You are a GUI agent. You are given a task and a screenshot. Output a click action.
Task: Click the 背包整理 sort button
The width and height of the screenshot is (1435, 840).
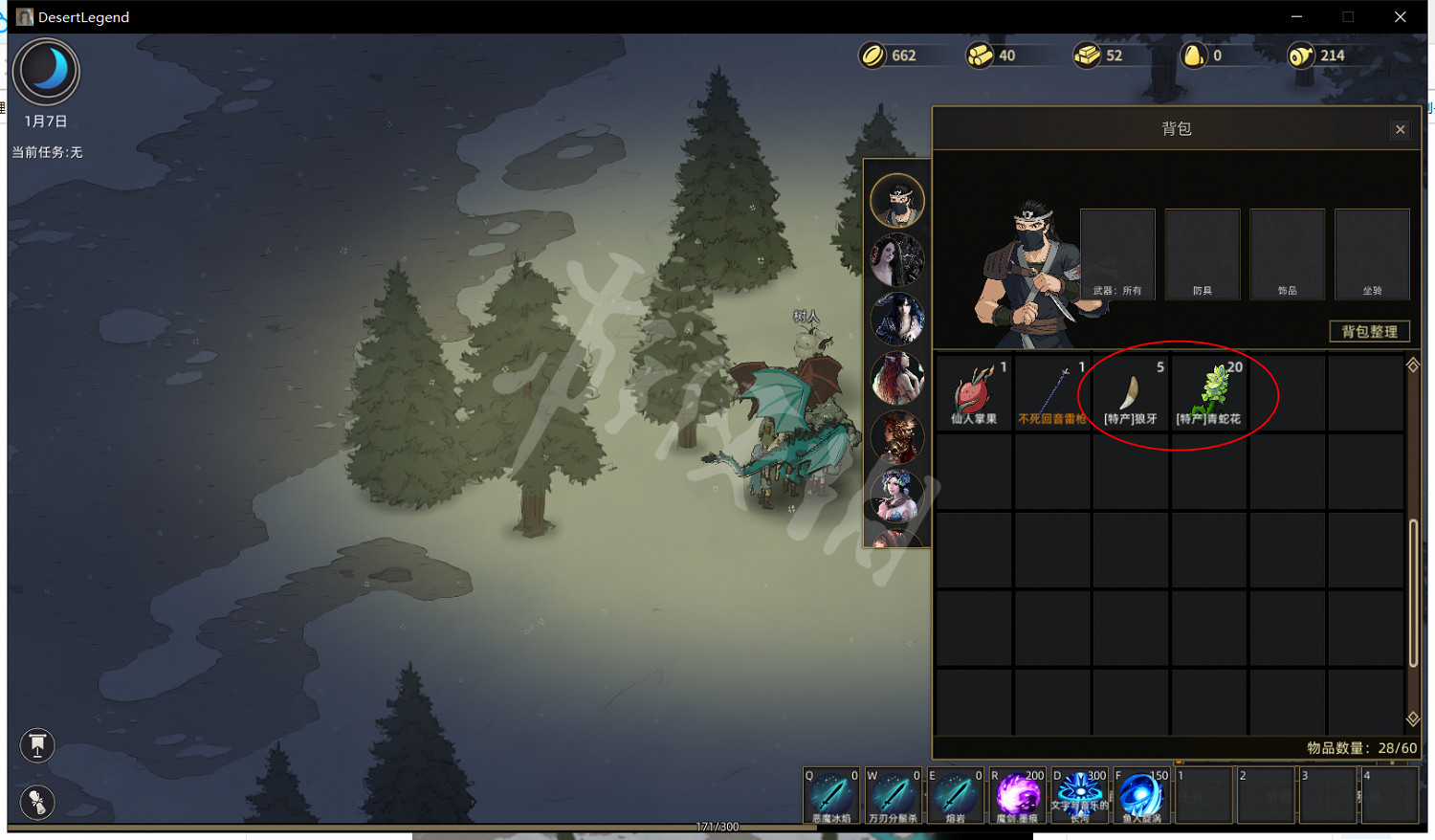pyautogui.click(x=1369, y=331)
